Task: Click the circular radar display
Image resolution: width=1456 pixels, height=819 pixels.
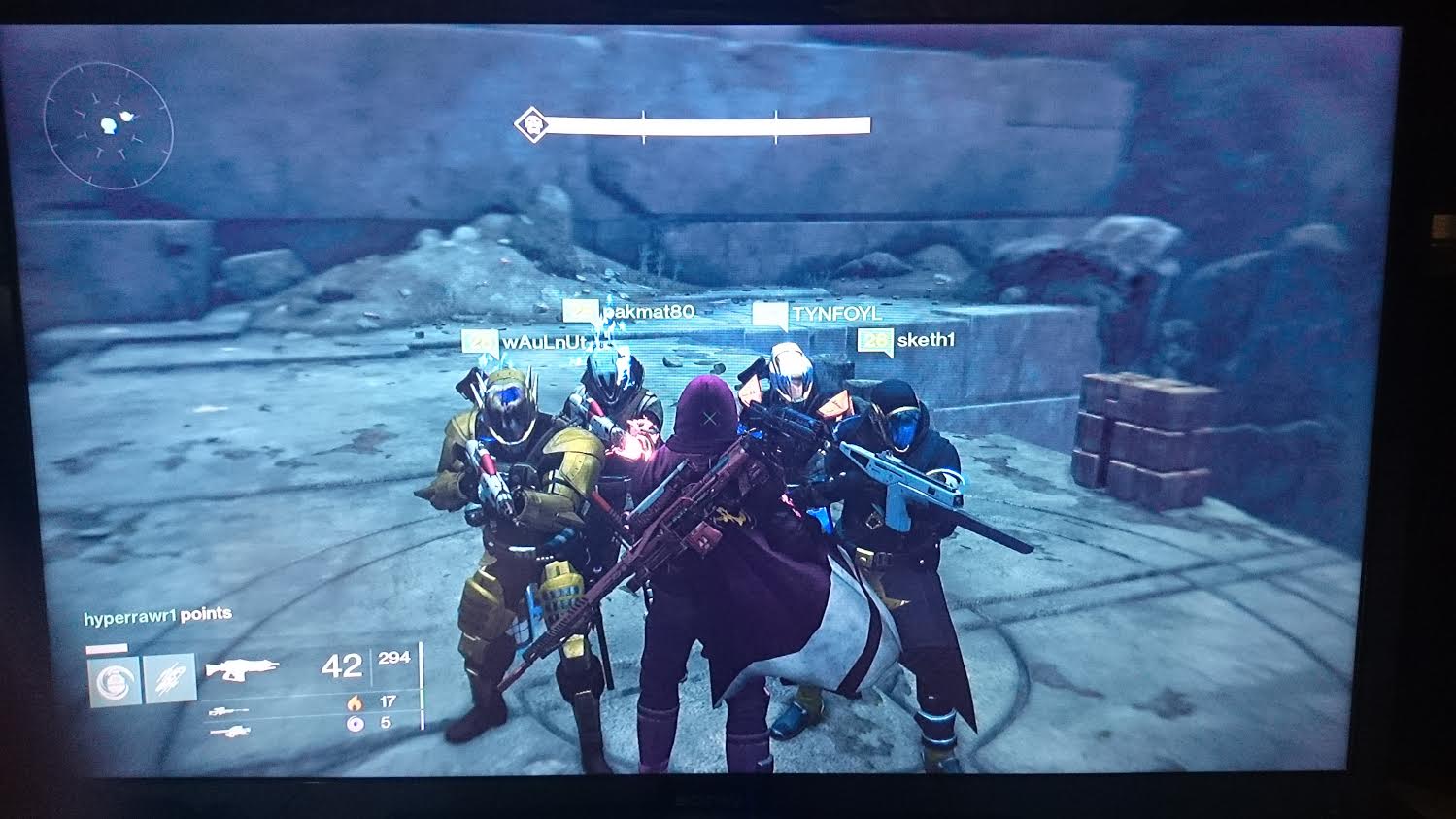Action: pyautogui.click(x=109, y=126)
